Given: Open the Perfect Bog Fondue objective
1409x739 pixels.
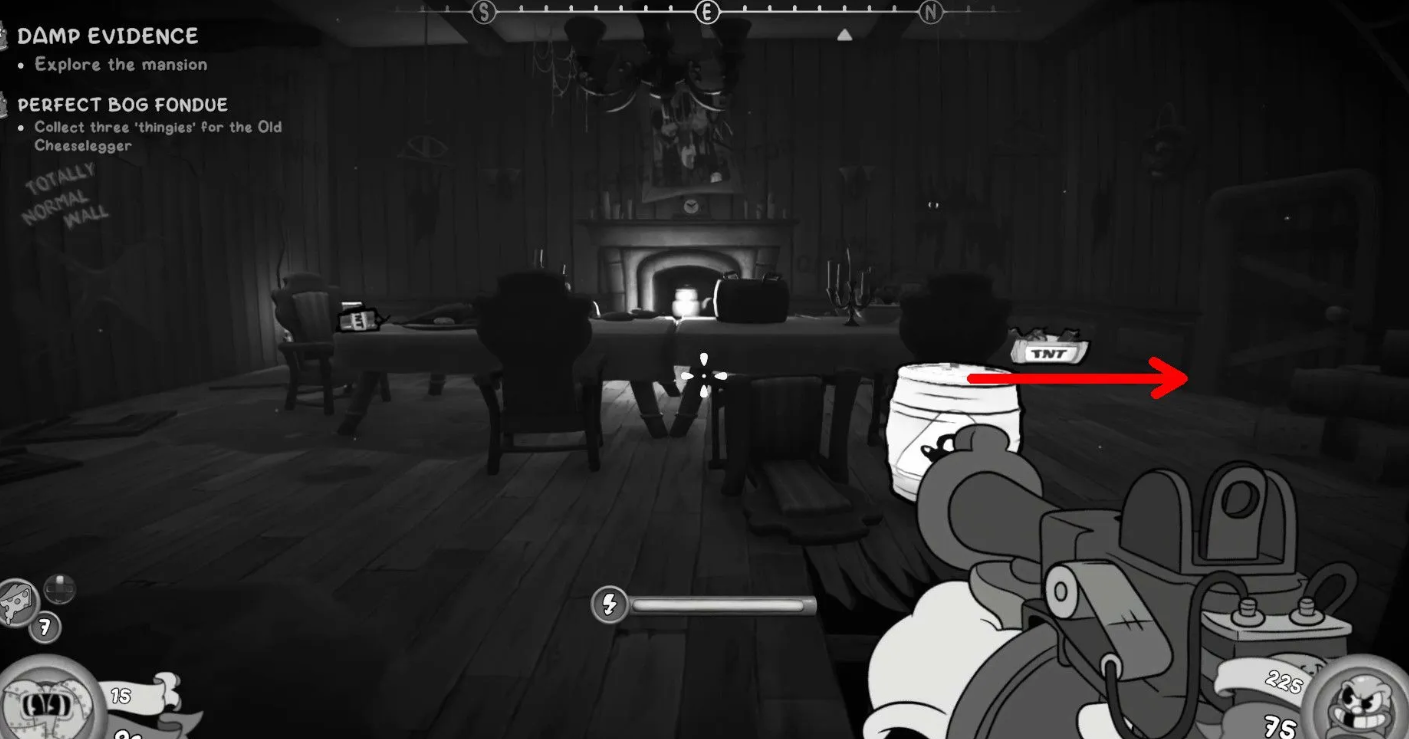Looking at the screenshot, I should [x=122, y=104].
